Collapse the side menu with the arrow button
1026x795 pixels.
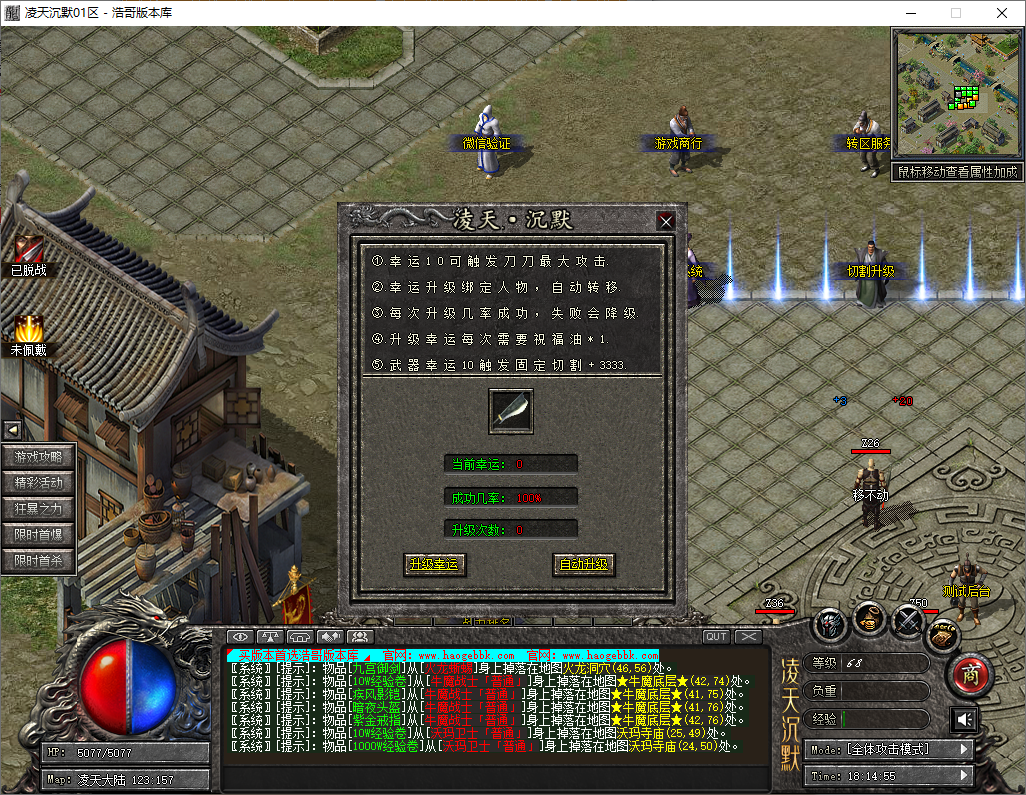(14, 430)
